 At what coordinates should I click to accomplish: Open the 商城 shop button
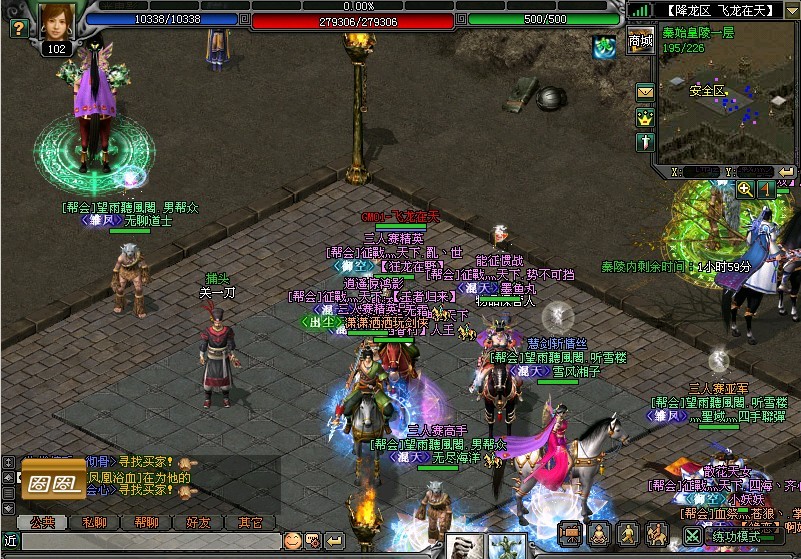tap(641, 41)
